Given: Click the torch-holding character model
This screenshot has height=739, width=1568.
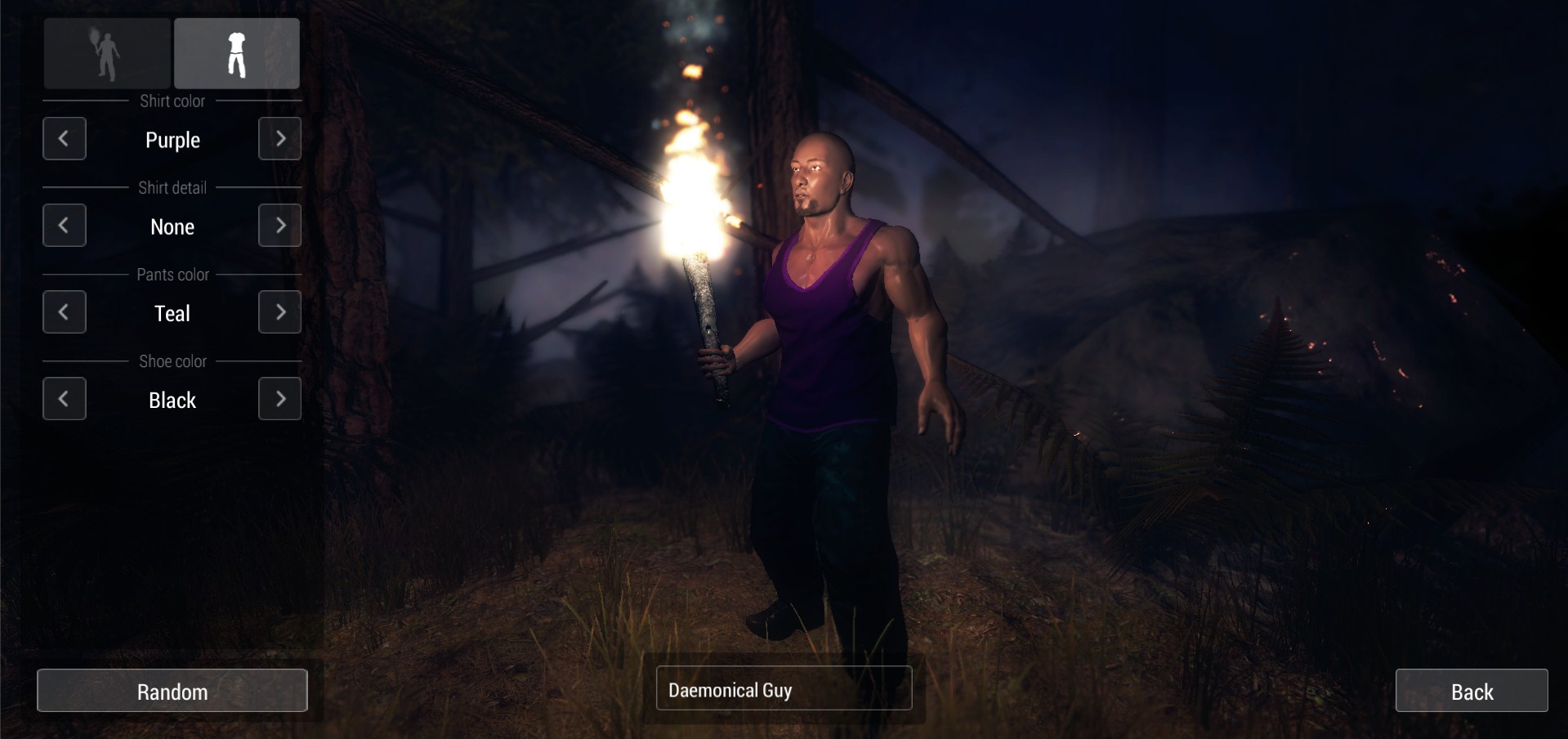Looking at the screenshot, I should 825,368.
